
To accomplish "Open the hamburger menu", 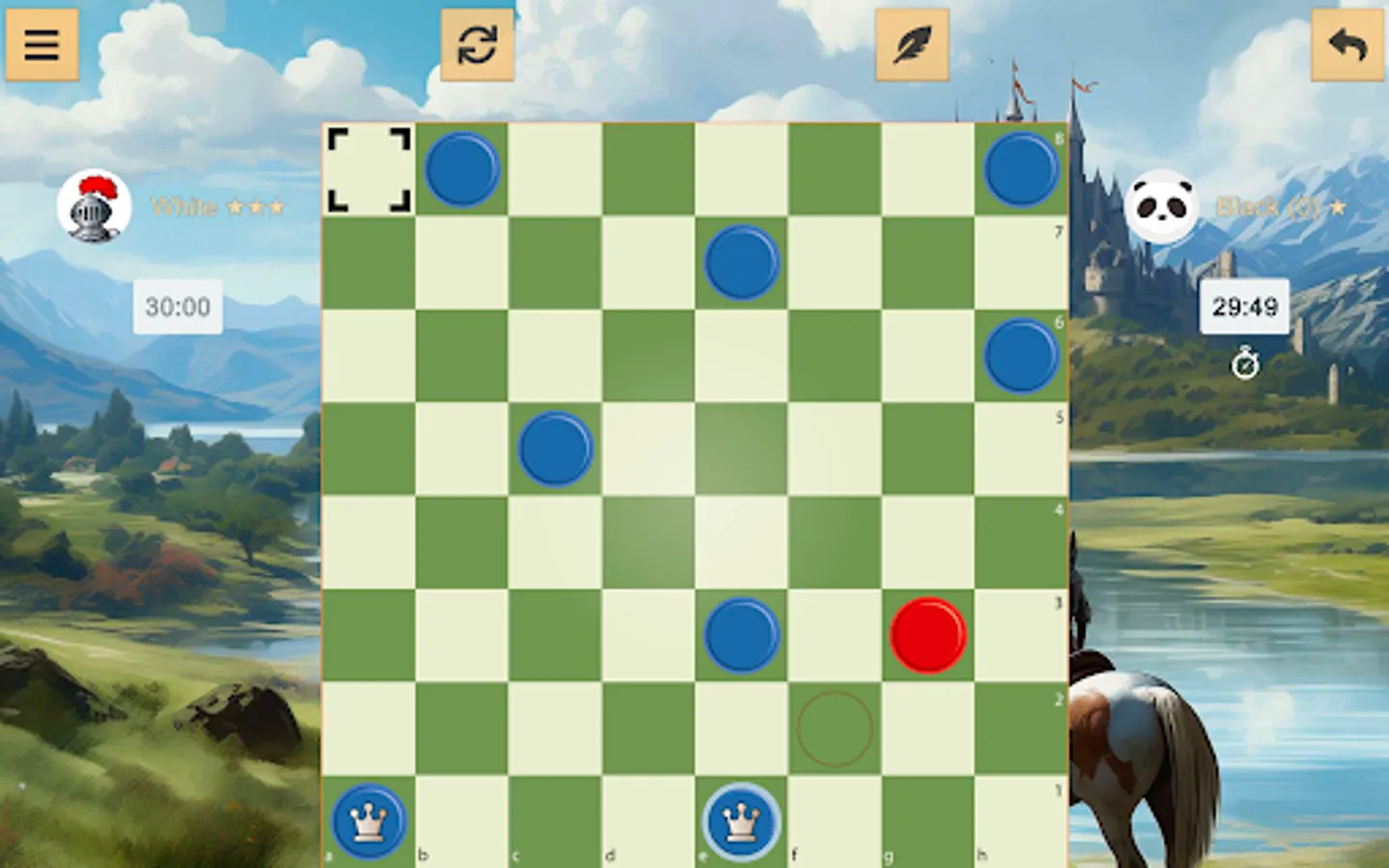I will [42, 44].
